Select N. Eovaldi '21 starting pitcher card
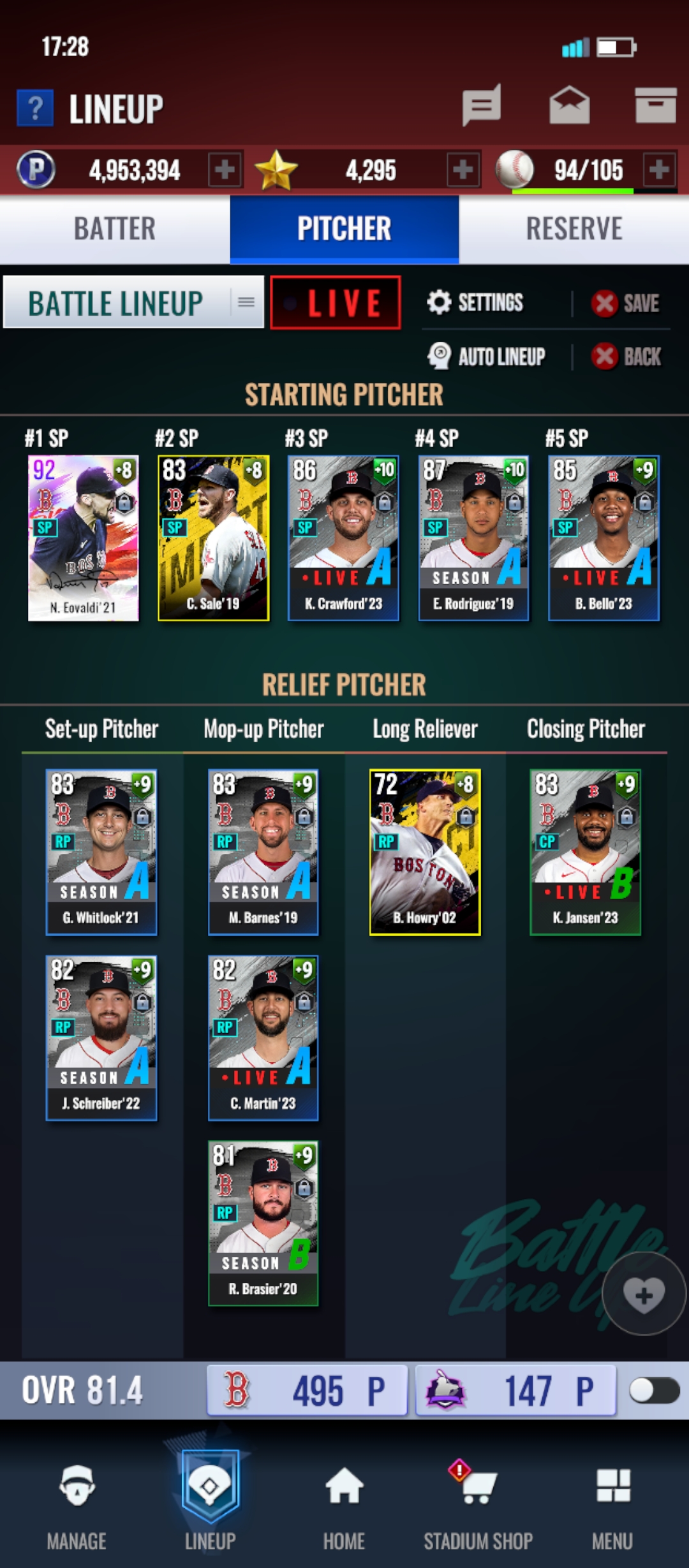This screenshot has width=689, height=1568. (84, 538)
